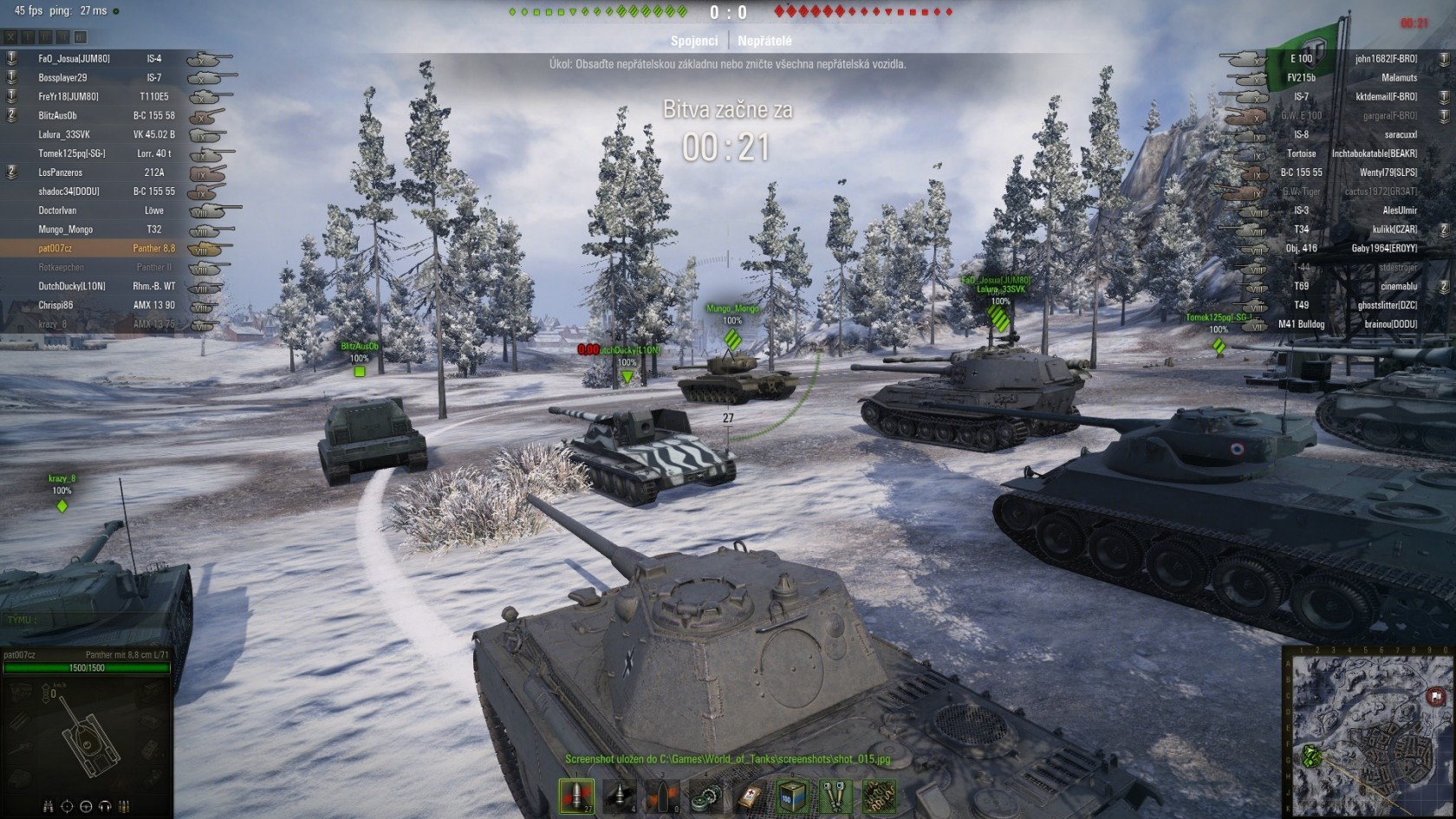Viewport: 1456px width, 819px height.
Task: Select the AP shell with 27 rounds
Action: coord(576,796)
